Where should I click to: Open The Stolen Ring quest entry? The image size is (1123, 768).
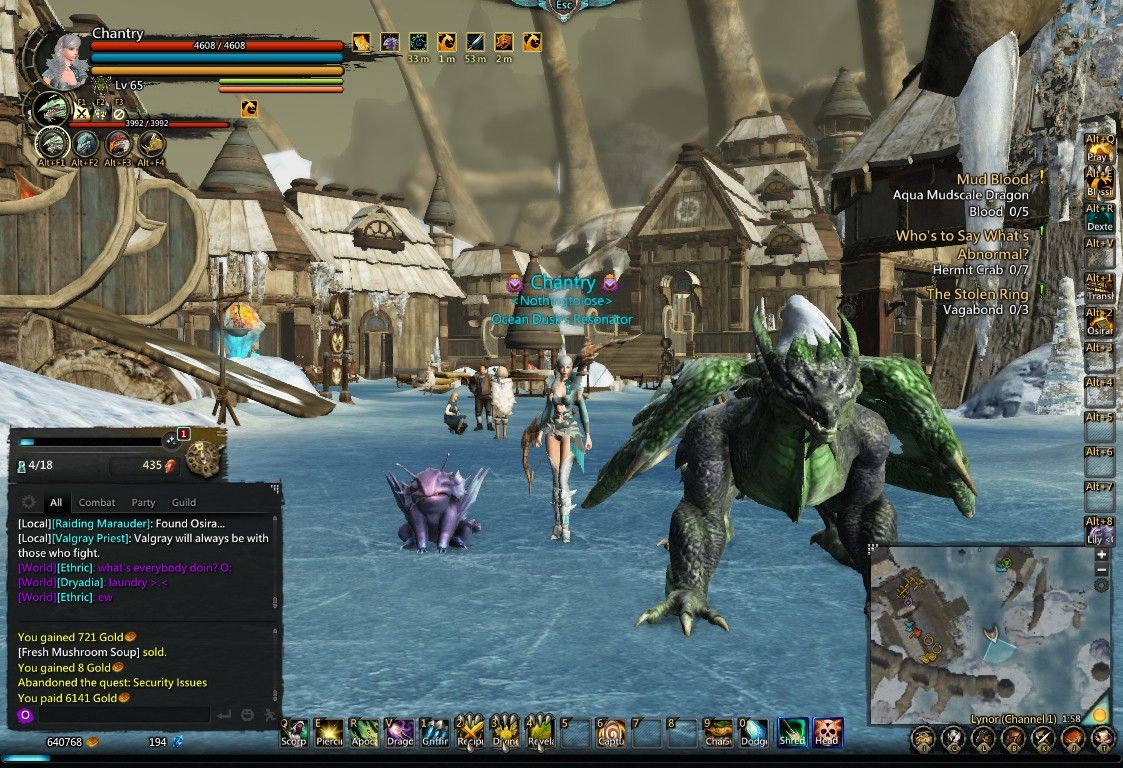click(x=977, y=294)
